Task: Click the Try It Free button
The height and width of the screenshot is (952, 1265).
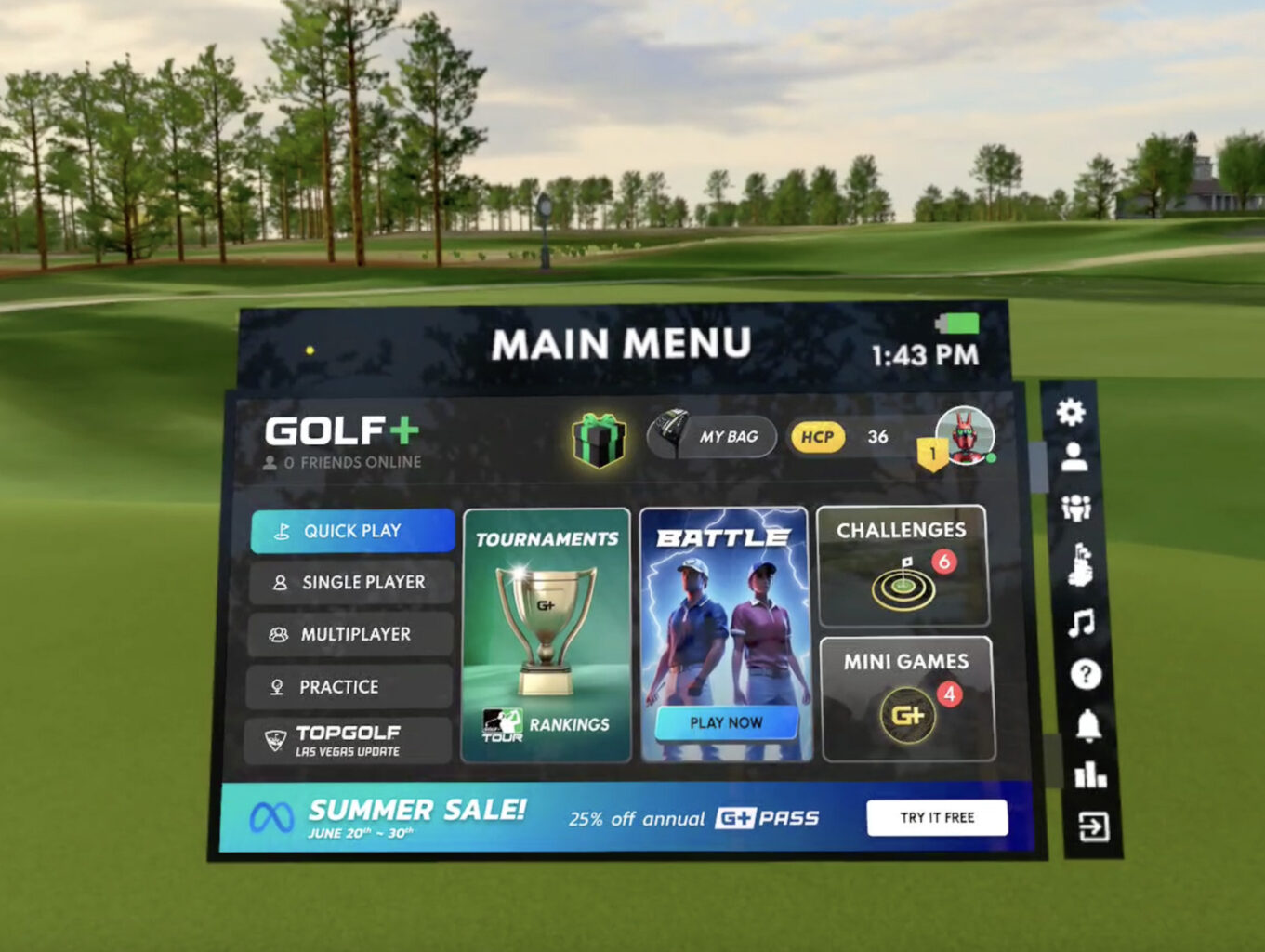Action: [x=937, y=817]
